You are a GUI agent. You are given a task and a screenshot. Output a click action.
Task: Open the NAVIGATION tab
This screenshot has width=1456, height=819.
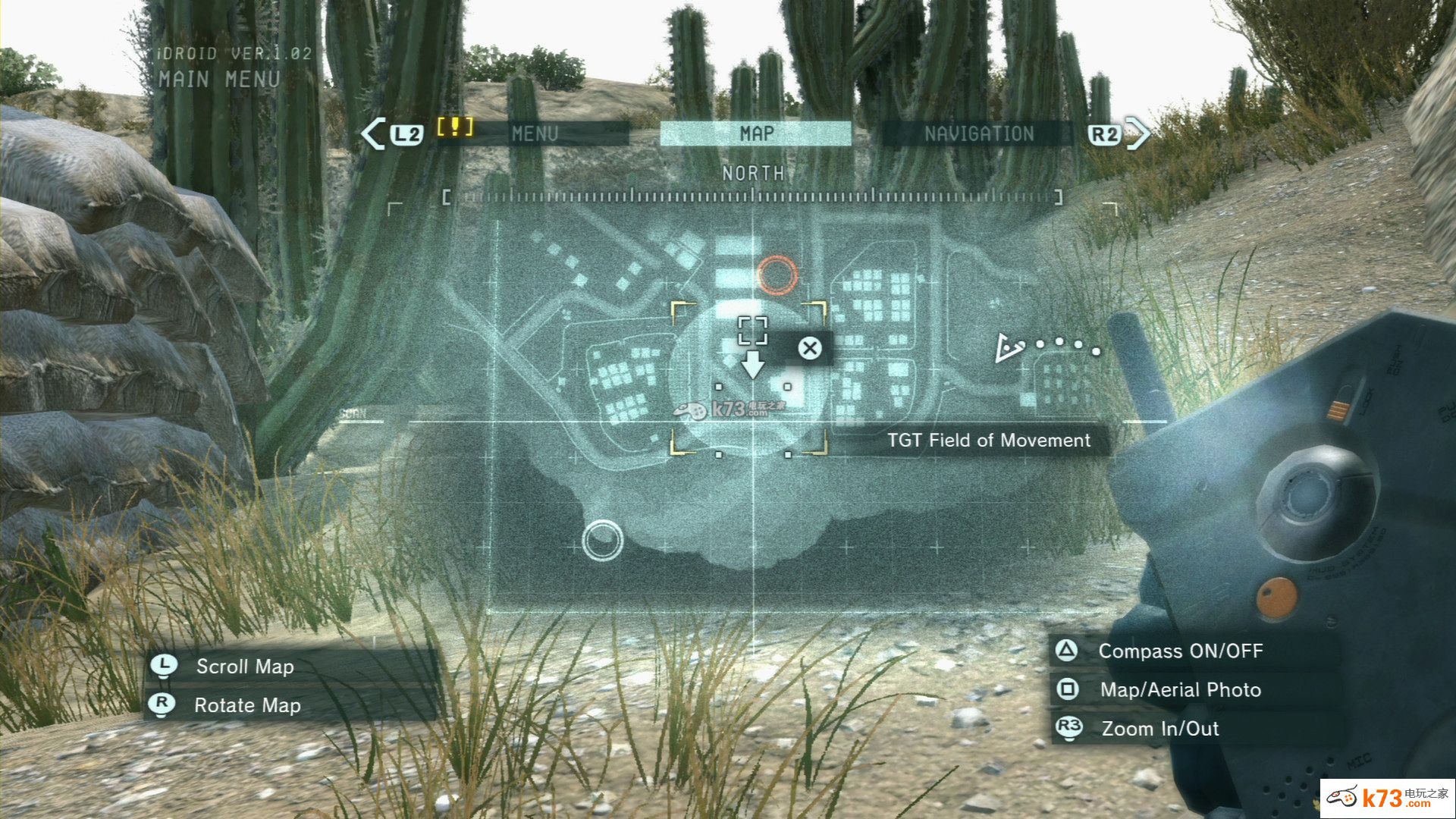click(x=978, y=134)
